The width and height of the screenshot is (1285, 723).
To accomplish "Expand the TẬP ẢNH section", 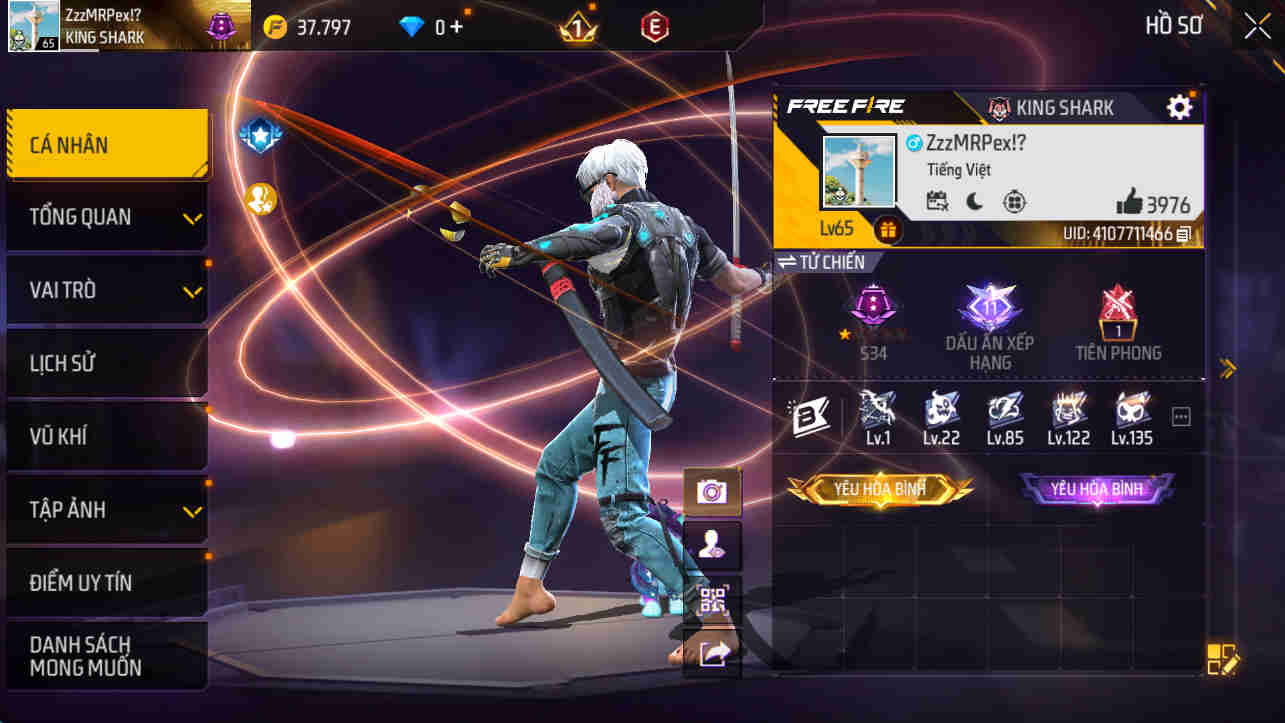I will click(x=107, y=509).
